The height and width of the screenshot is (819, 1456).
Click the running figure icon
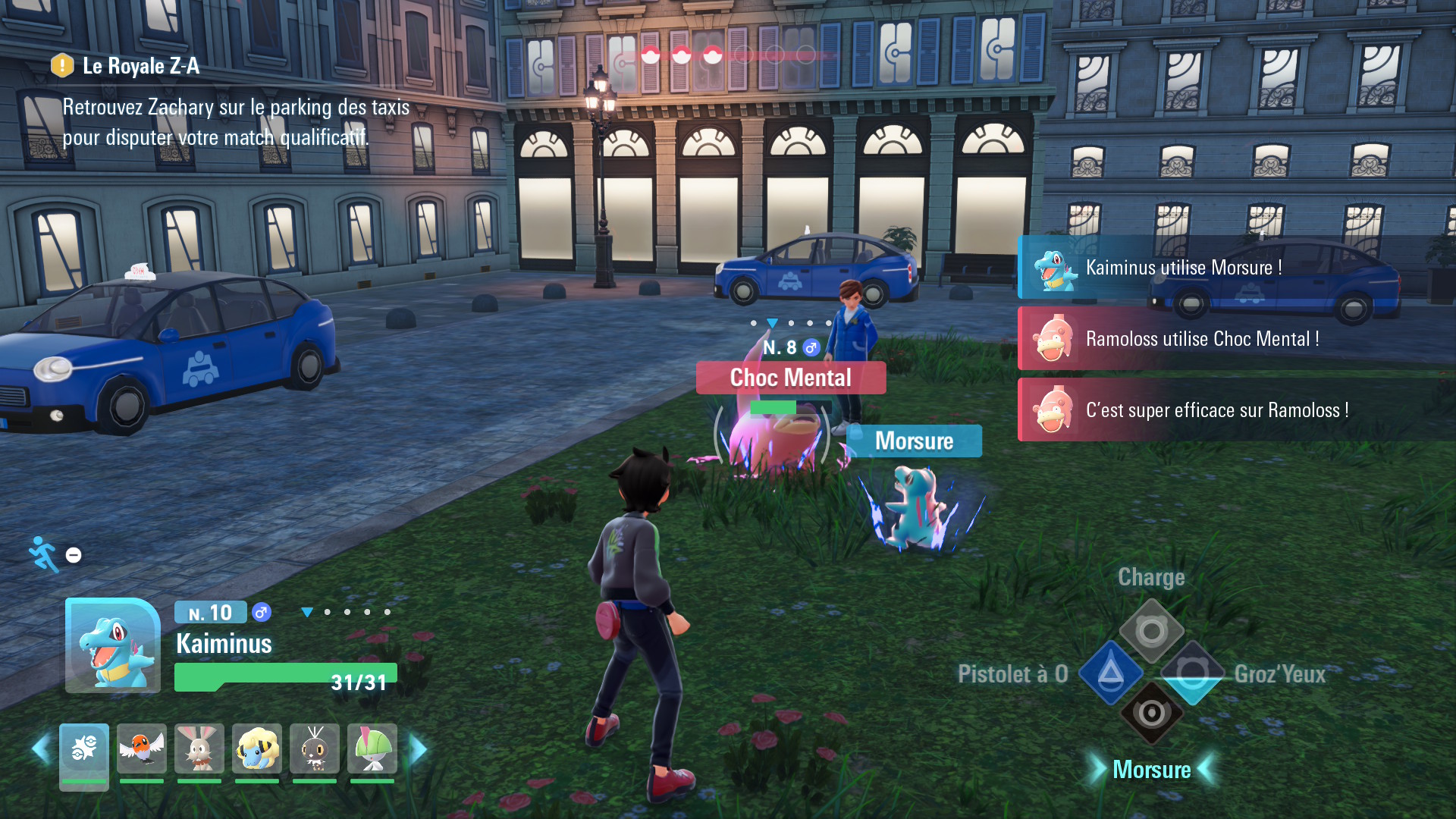coord(45,554)
